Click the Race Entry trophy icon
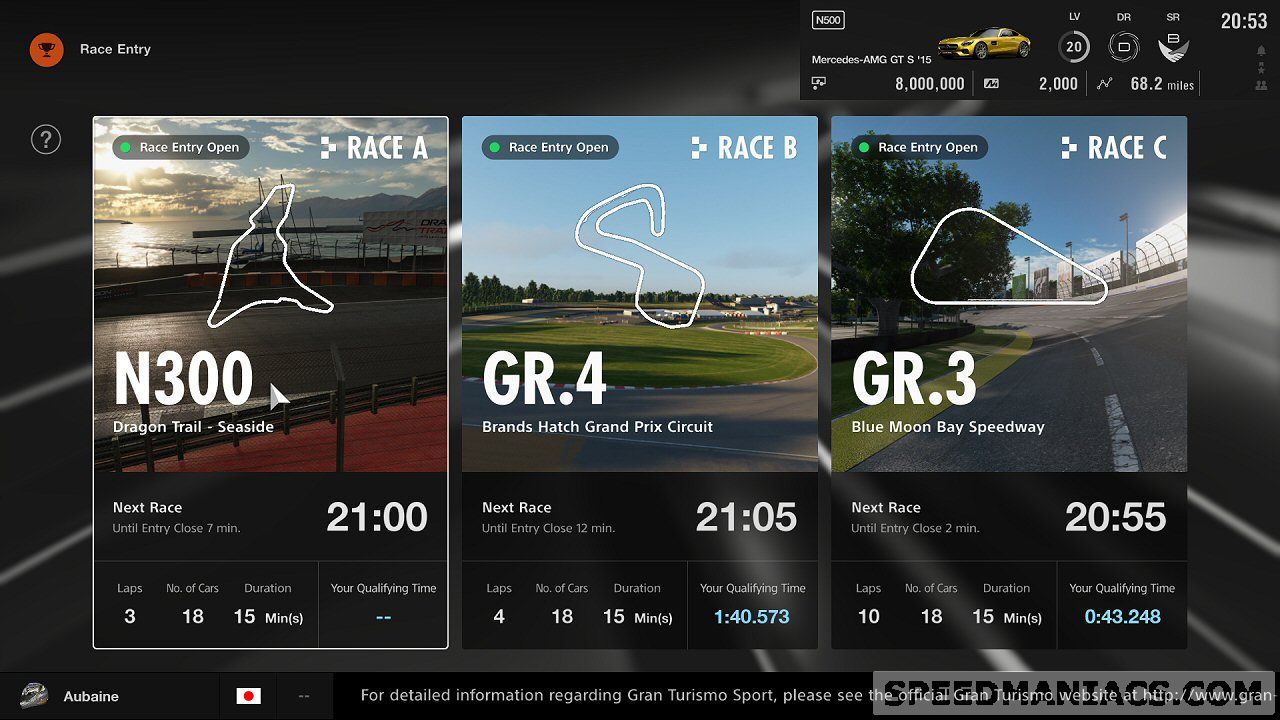Viewport: 1280px width, 720px height. point(46,49)
